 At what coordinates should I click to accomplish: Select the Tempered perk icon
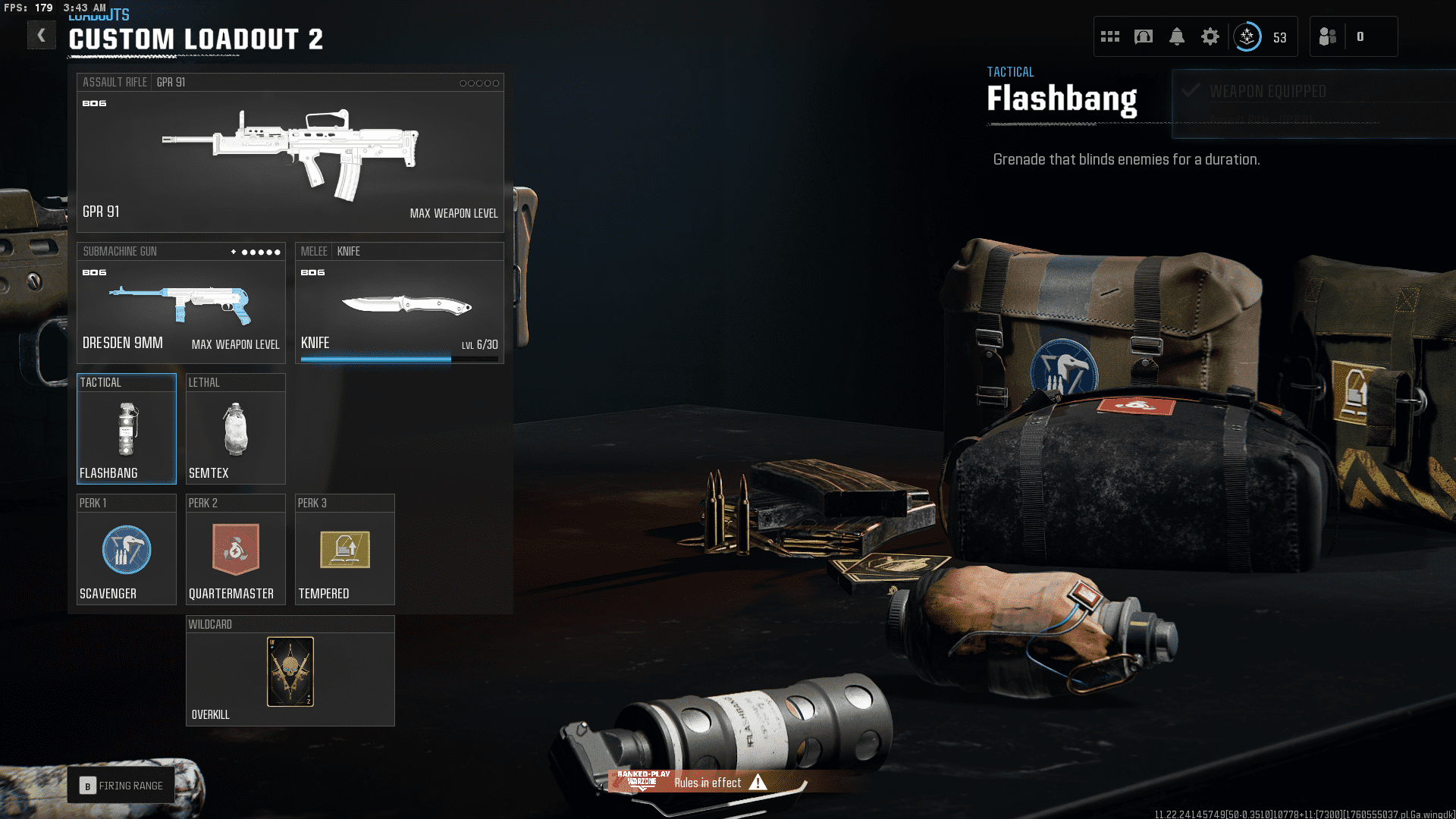coord(344,550)
